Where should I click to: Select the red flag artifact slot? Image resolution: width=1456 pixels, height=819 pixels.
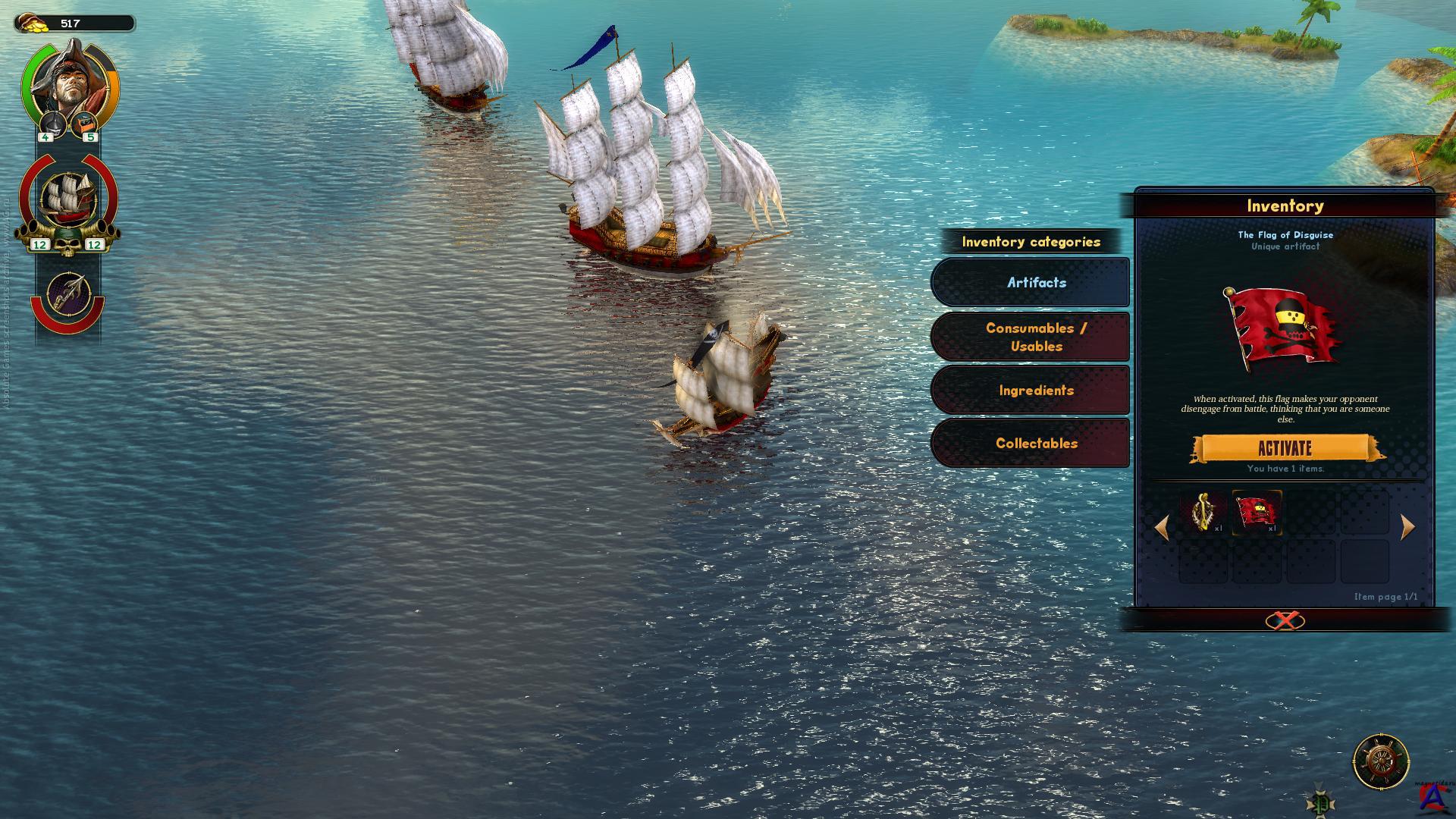pos(1257,513)
